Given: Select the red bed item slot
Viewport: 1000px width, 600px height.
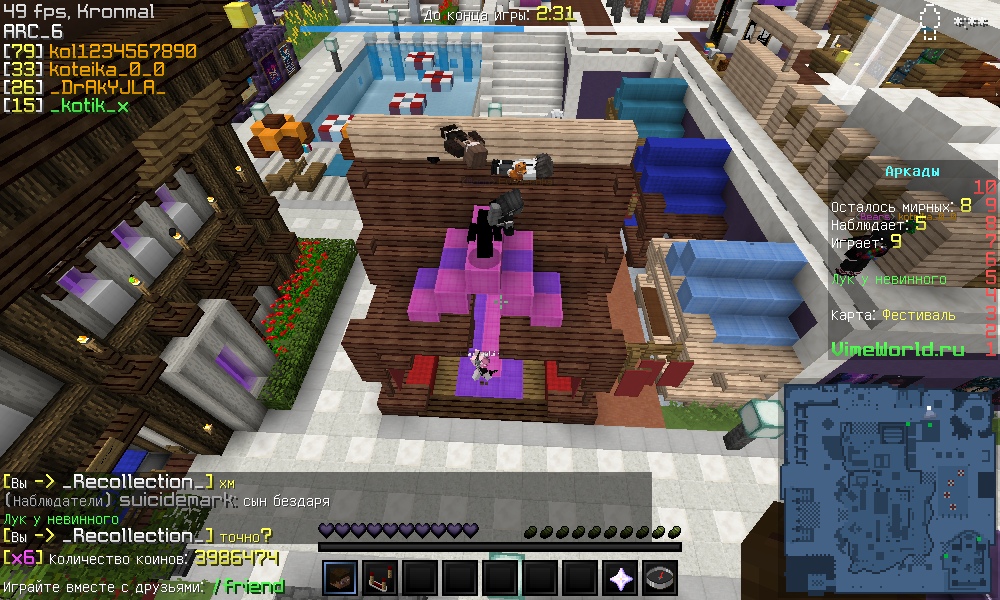Looking at the screenshot, I should coord(381,578).
